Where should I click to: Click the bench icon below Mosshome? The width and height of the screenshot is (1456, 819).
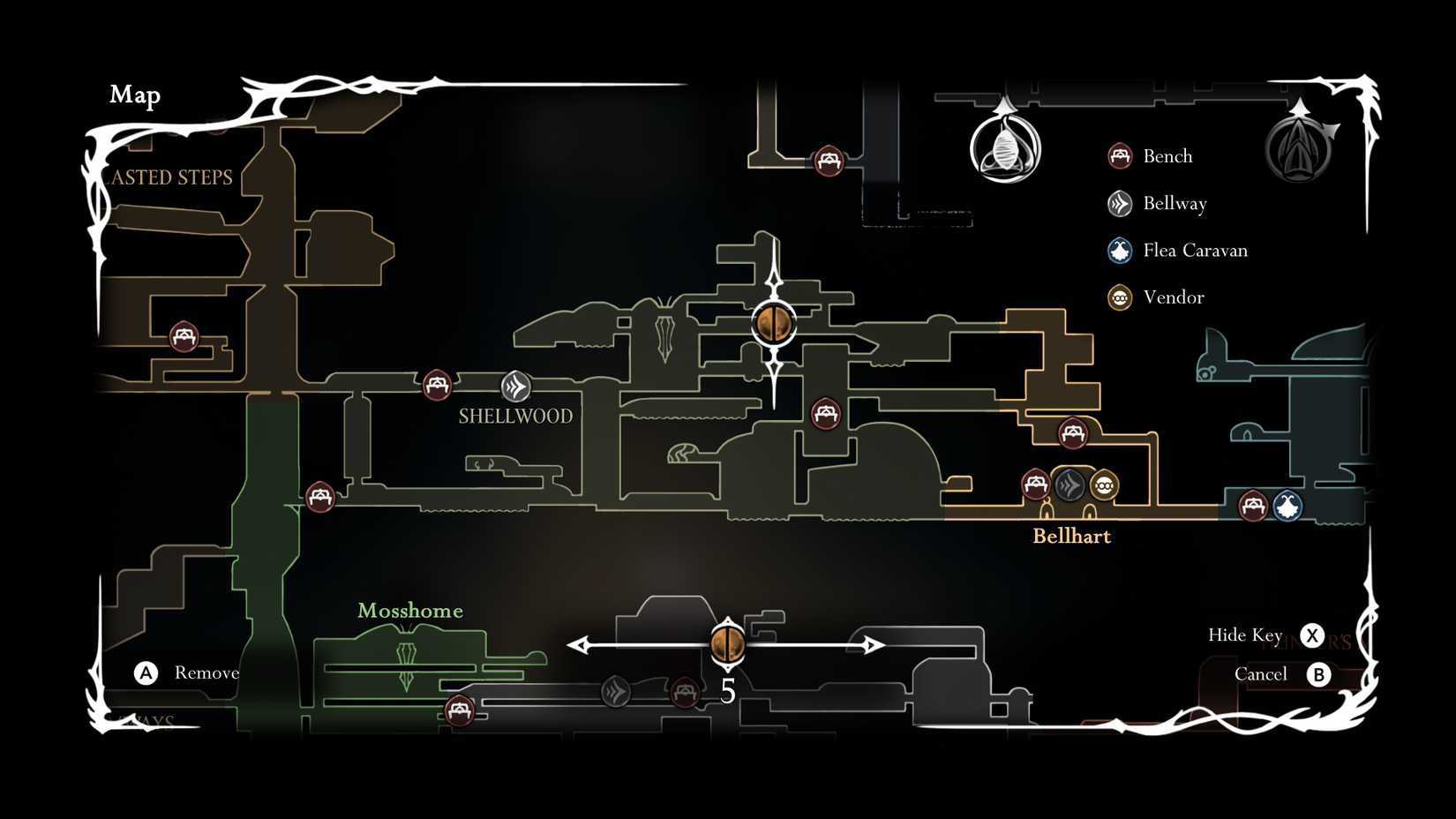tap(461, 709)
